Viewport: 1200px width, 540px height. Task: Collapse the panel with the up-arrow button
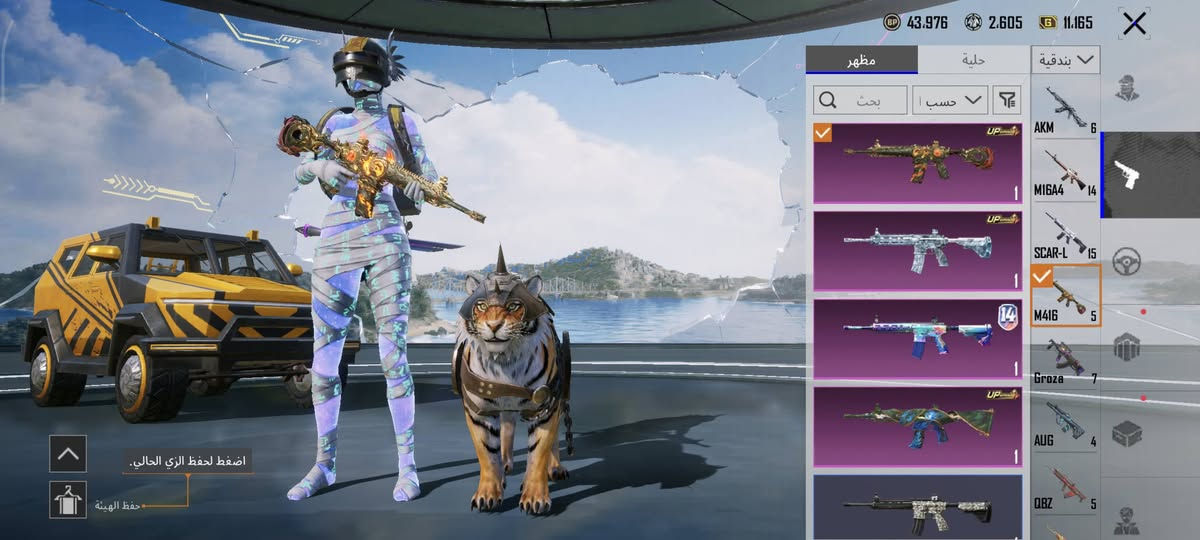[x=68, y=453]
